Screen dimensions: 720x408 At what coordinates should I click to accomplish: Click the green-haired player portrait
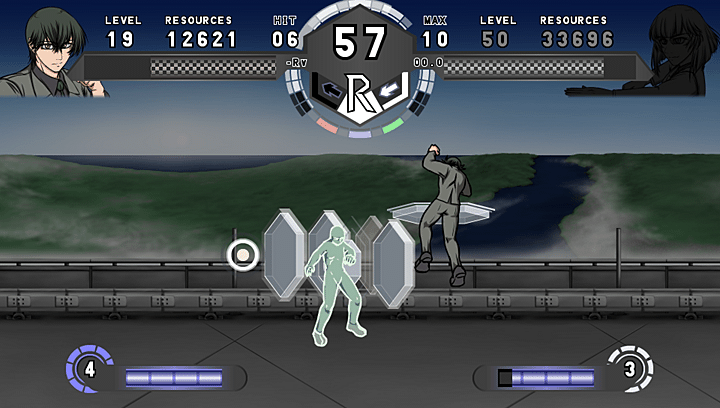pyautogui.click(x=50, y=50)
